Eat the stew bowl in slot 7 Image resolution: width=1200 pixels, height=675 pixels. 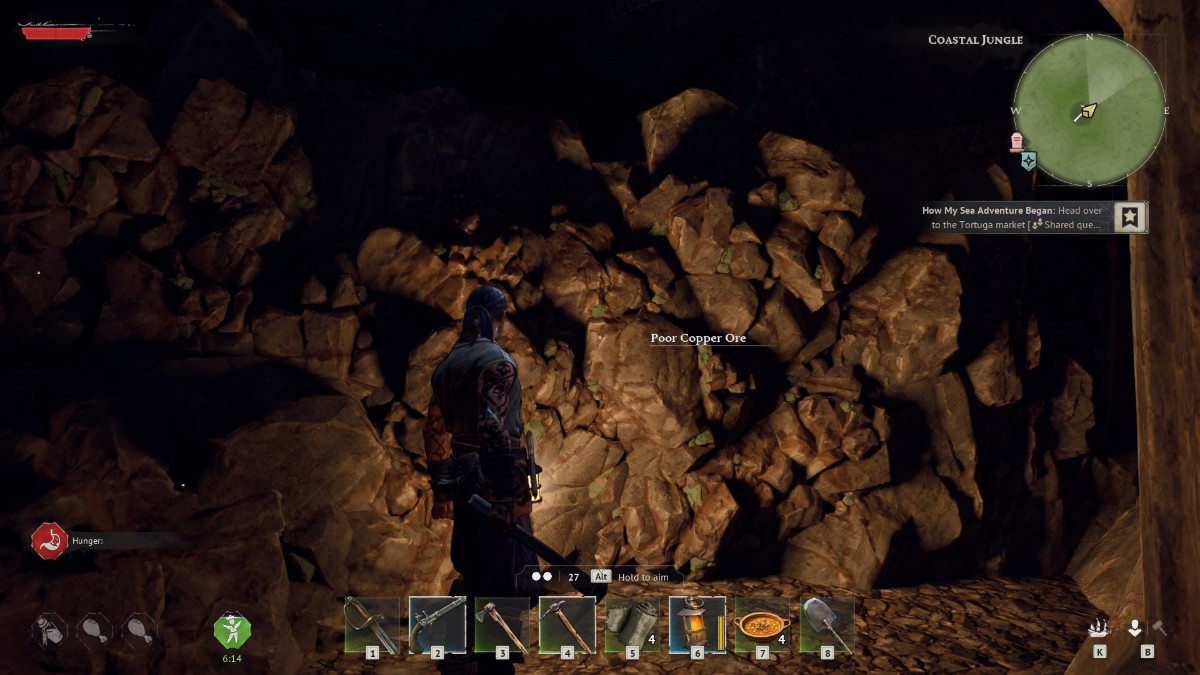762,625
